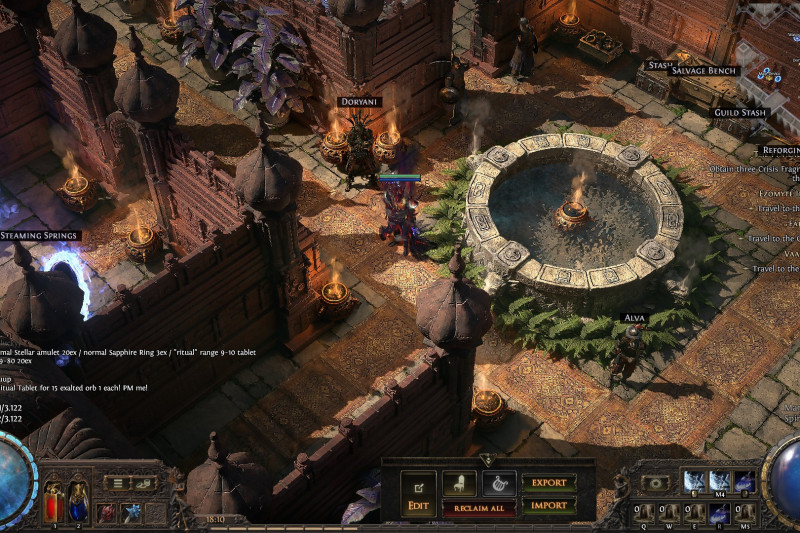Open the chair decorations icon

[x=459, y=483]
